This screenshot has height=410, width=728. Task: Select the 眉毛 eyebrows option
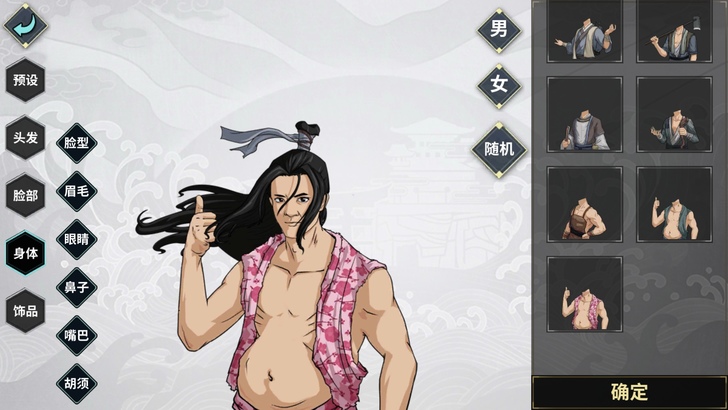77,190
